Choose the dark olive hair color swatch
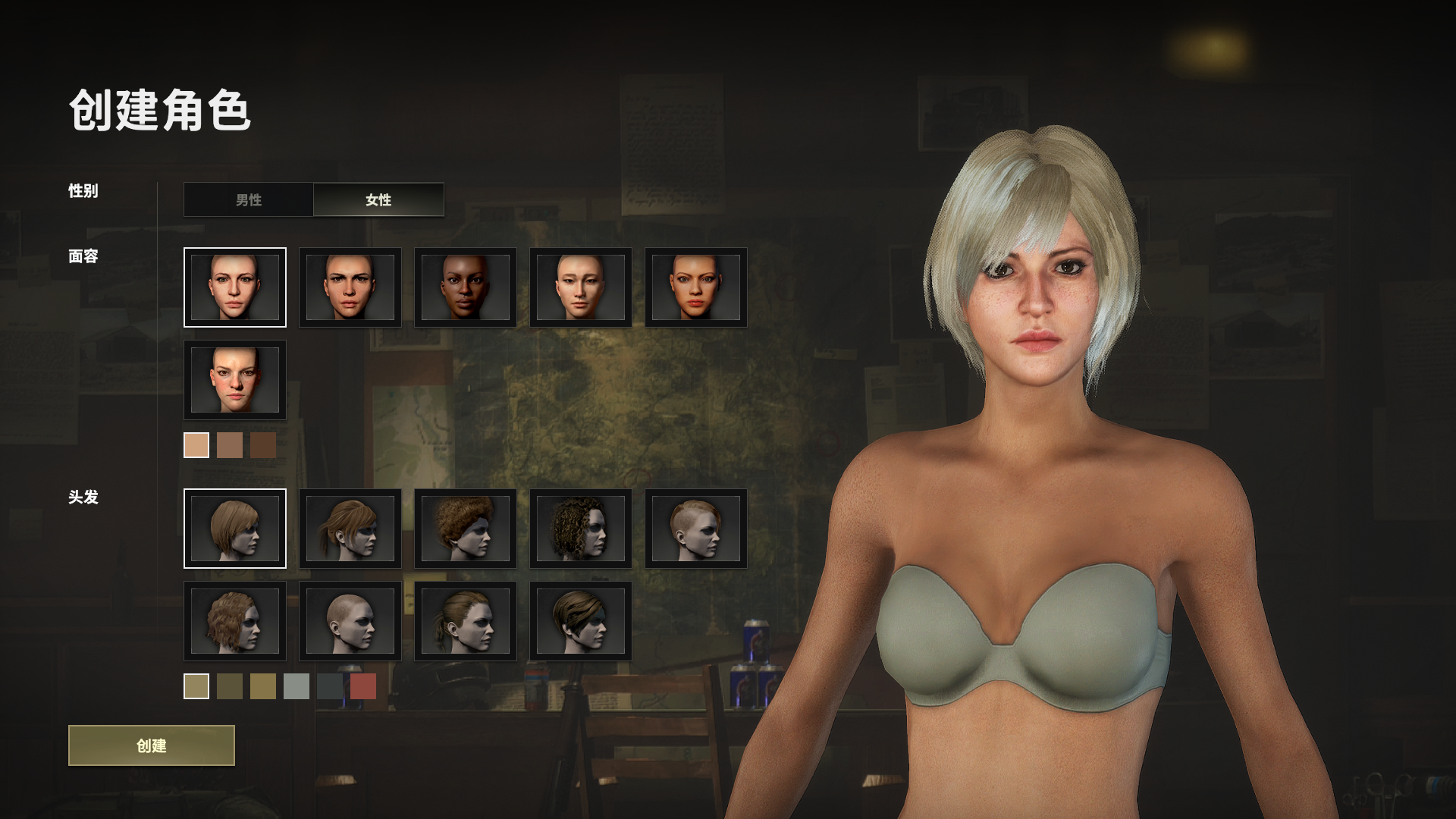The image size is (1456, 819). 230,686
